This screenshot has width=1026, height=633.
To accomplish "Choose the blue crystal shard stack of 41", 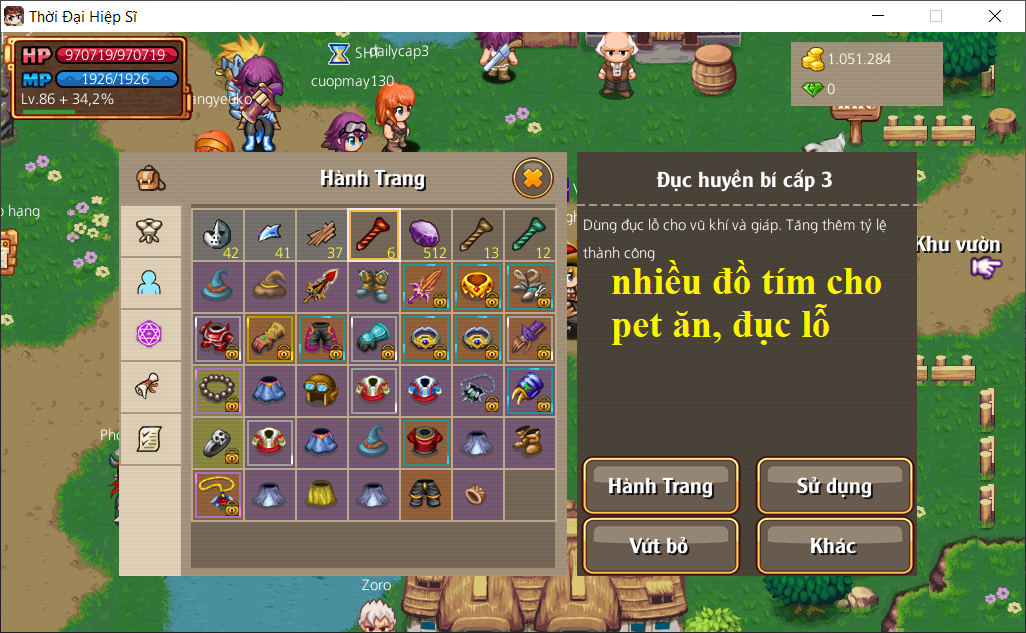I will coord(270,235).
